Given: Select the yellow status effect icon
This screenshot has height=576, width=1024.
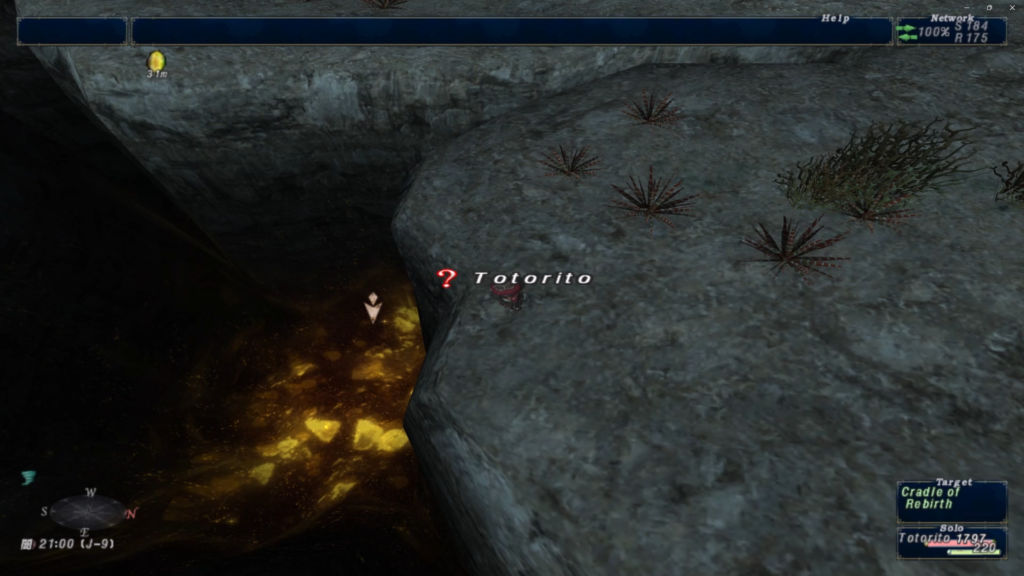Looking at the screenshot, I should point(156,61).
